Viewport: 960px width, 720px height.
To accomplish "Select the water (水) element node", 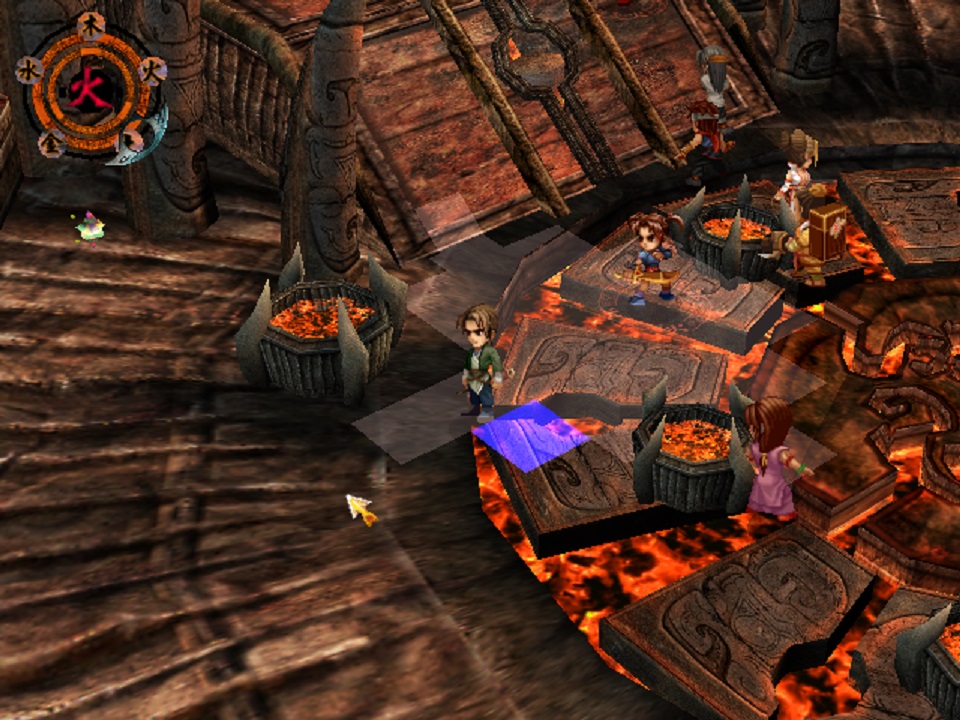I will coord(29,69).
